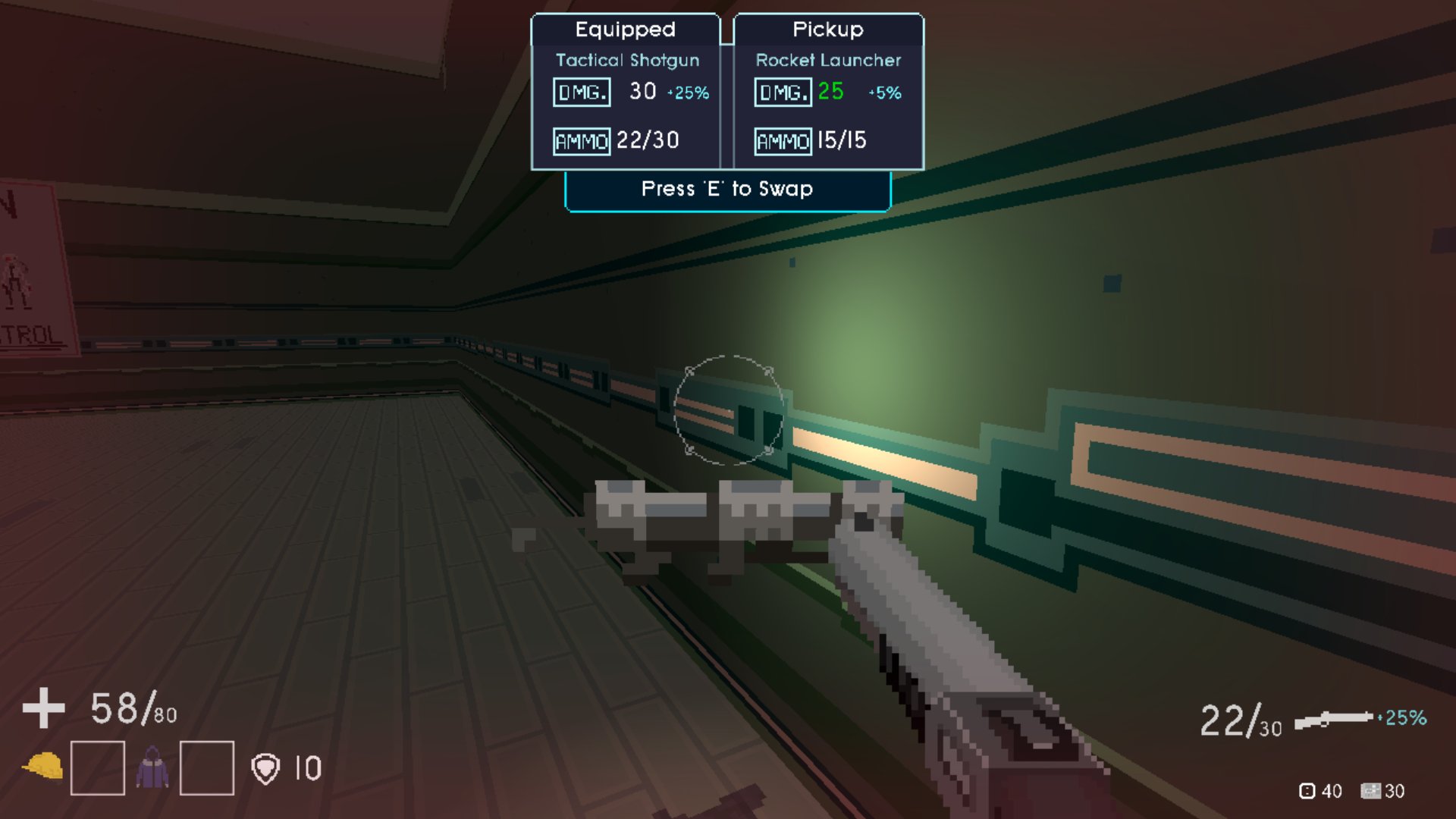The width and height of the screenshot is (1456, 819).
Task: Select the shotgun weapon icon beside ammo
Action: 1333,718
